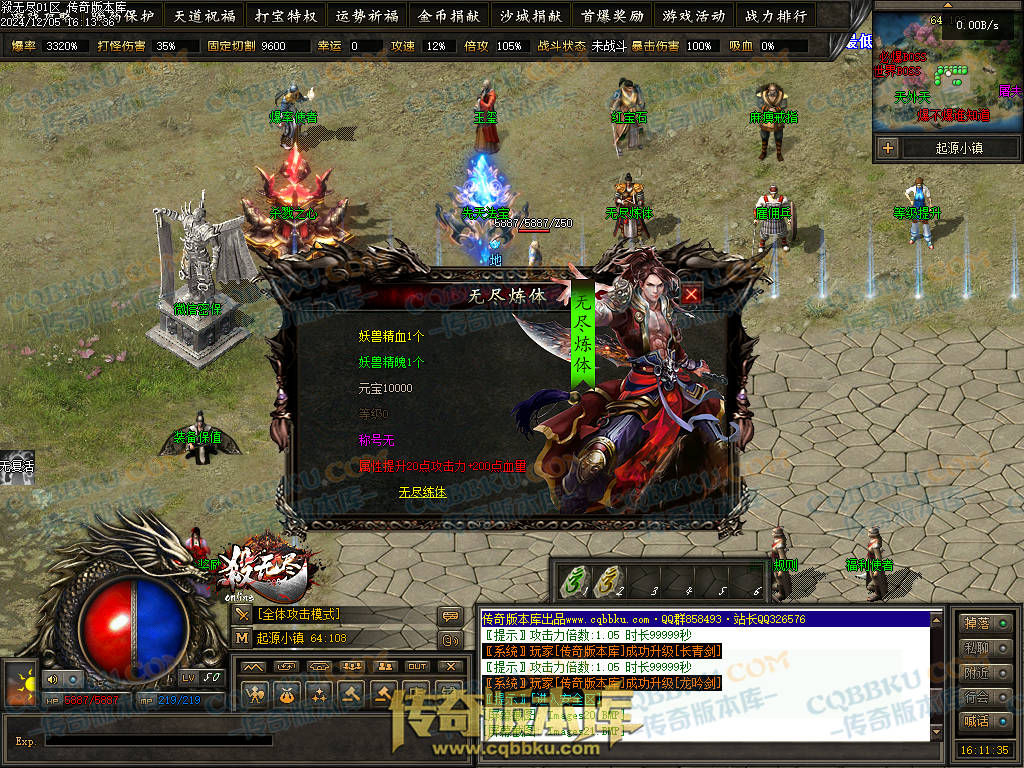Click the yellow 无尽炼体 link in dialog
Image resolution: width=1024 pixels, height=768 pixels.
(x=422, y=492)
